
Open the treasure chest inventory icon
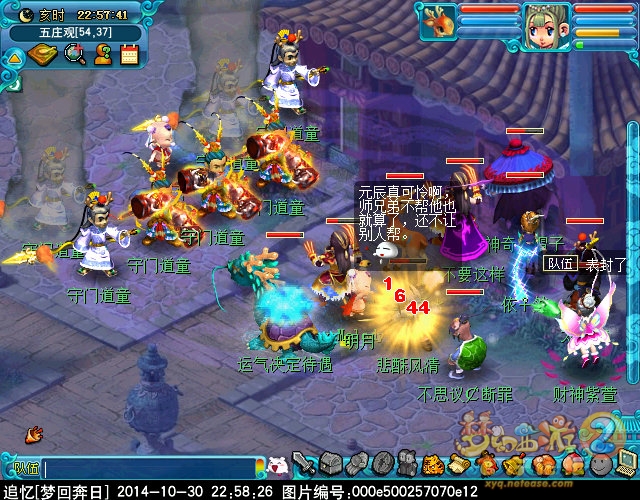331,464
